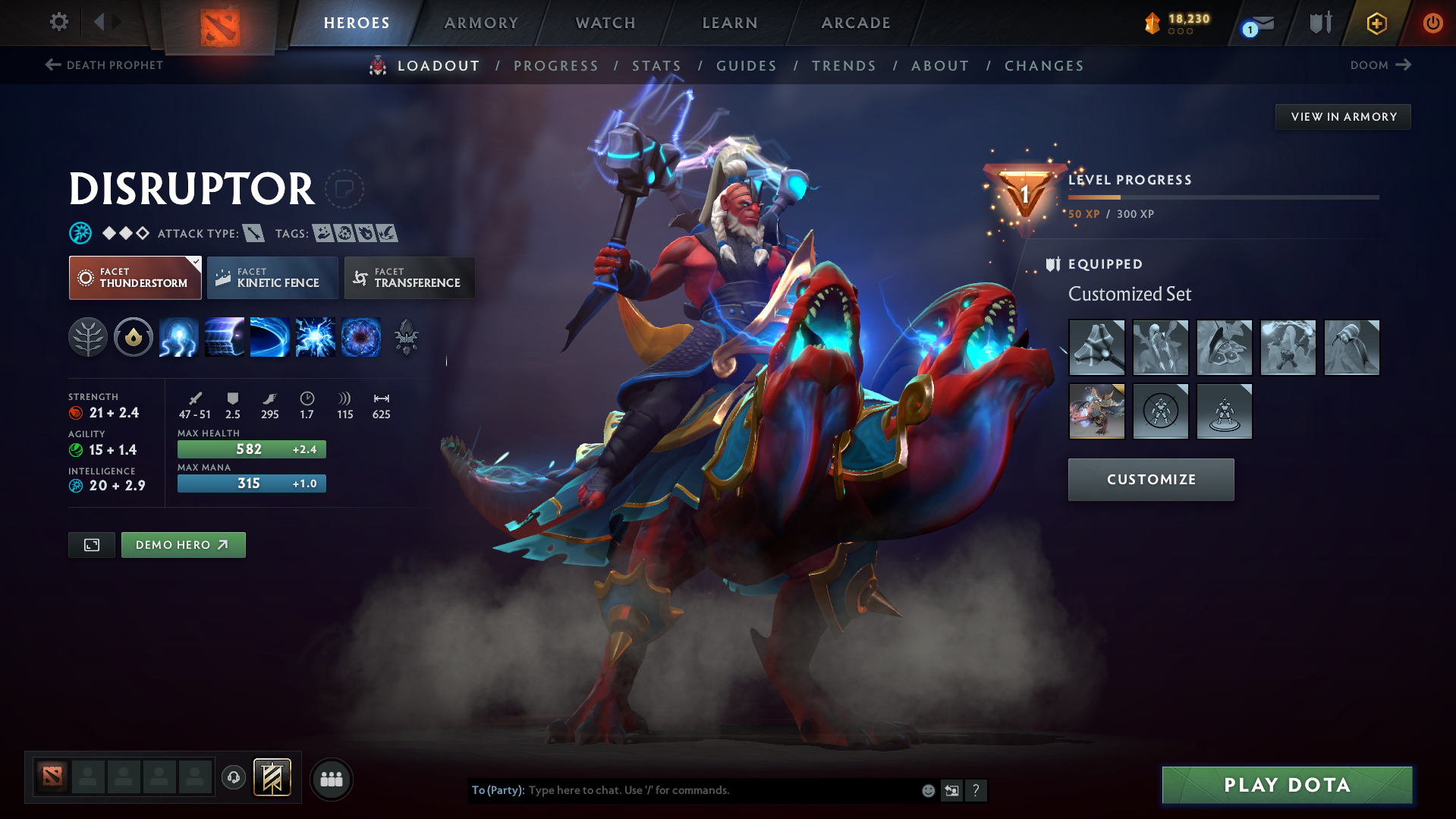Focus the party chat input box
This screenshot has height=819, width=1456.
click(x=721, y=790)
